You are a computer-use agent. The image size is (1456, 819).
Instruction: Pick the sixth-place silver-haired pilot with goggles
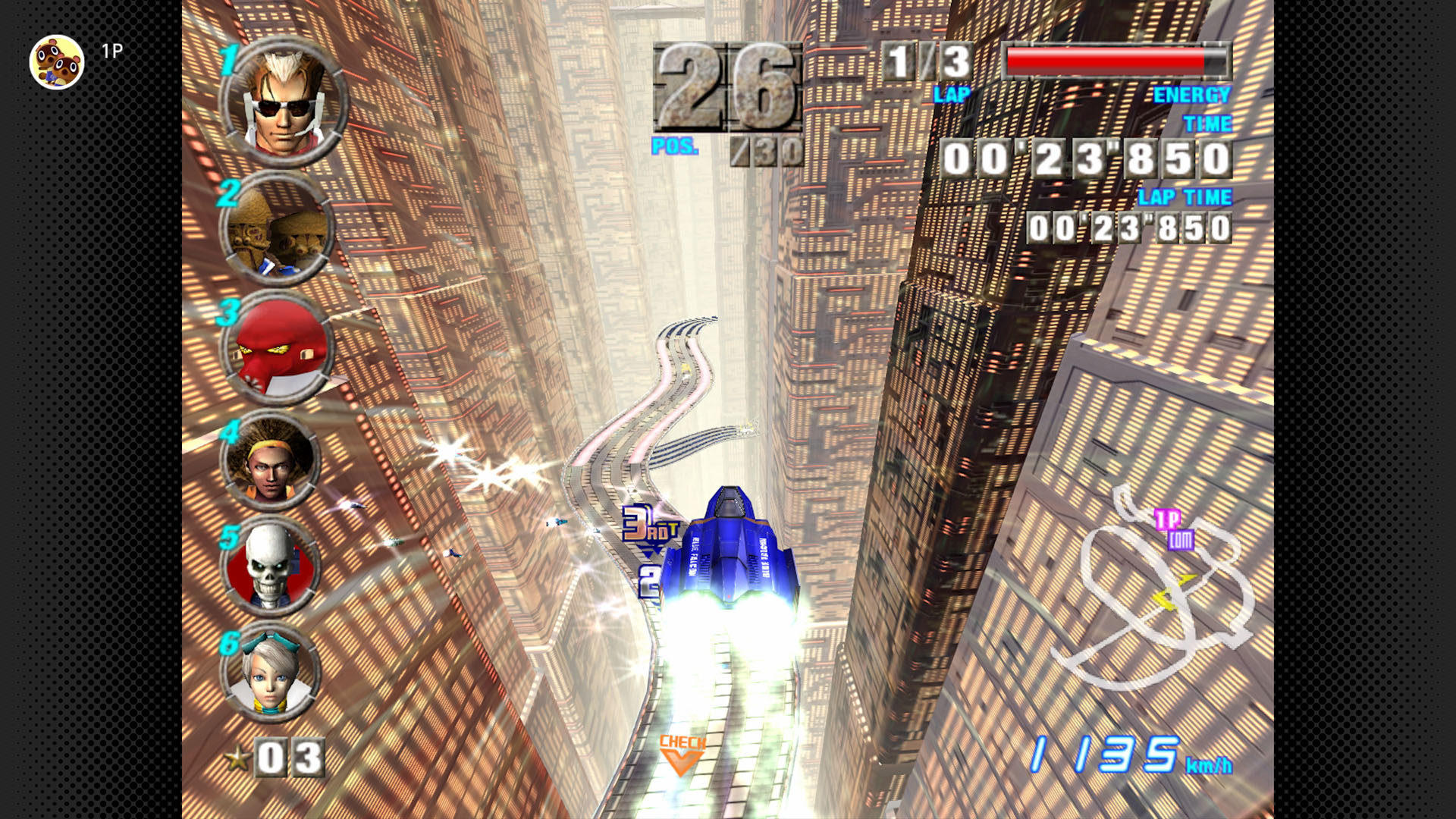[271, 672]
